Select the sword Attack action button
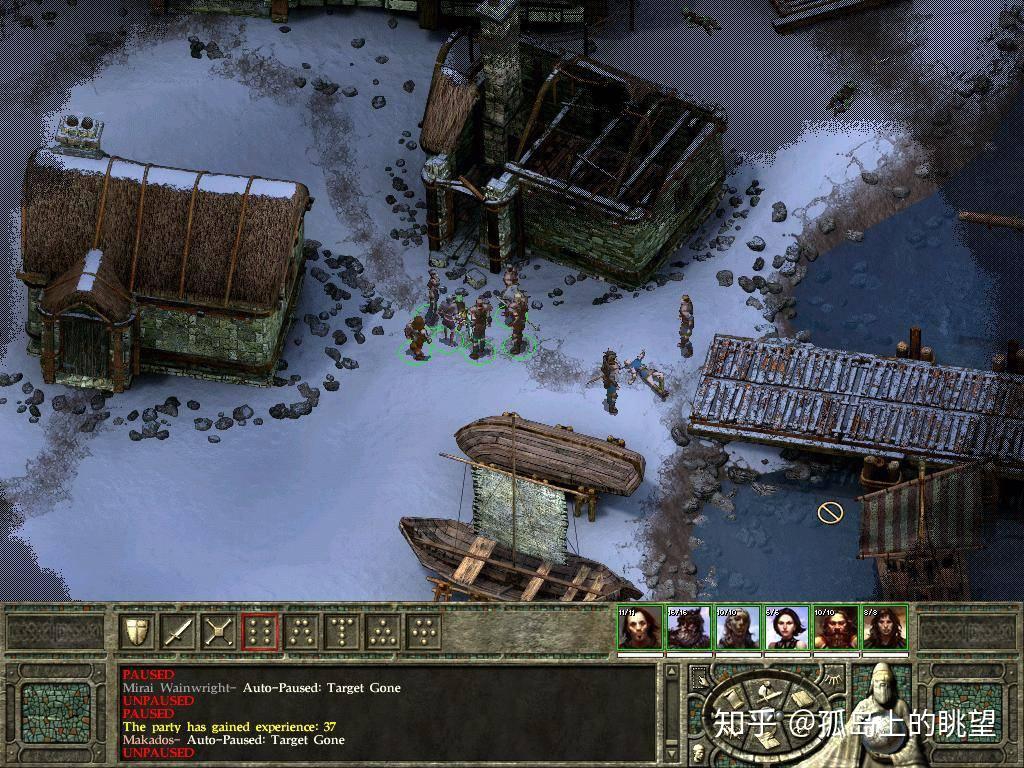Screen dimensions: 1024x768 click(177, 631)
